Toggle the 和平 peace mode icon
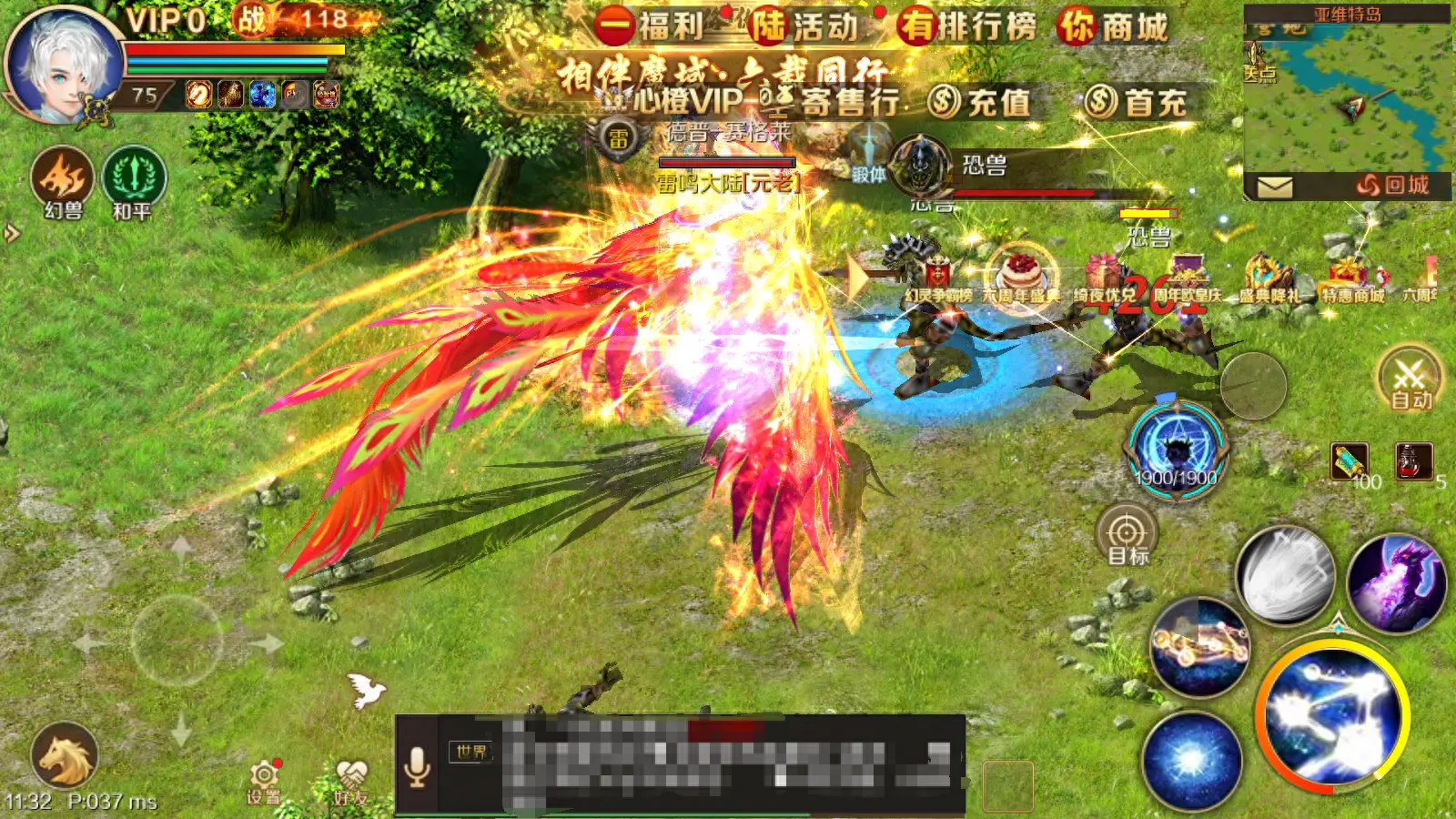The image size is (1456, 819). click(133, 182)
